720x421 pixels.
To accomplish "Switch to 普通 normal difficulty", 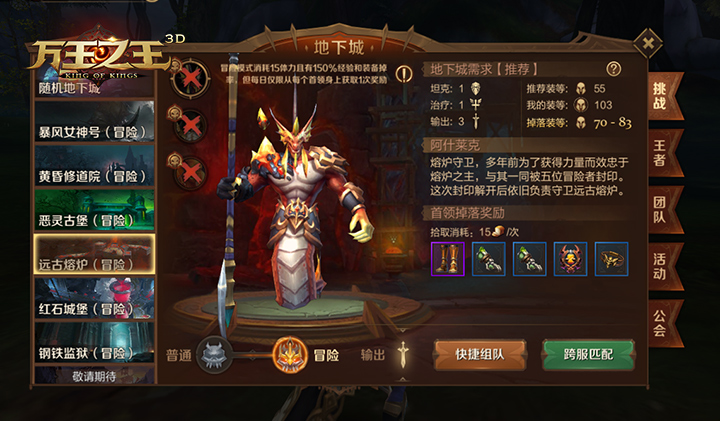I will click(x=214, y=353).
